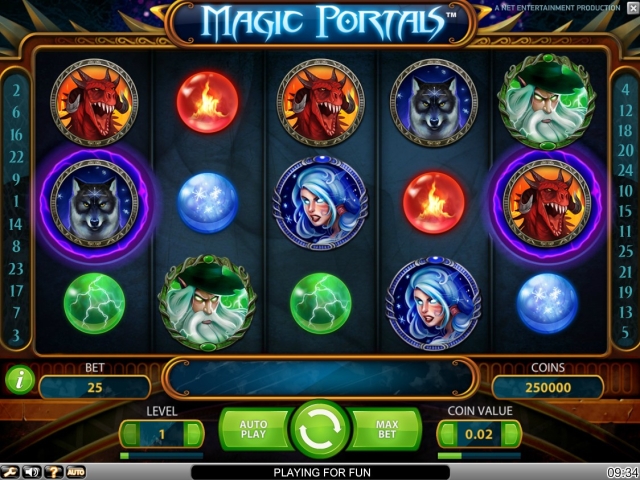Open the wrench settings icon
The image size is (640, 480).
(x=10, y=471)
